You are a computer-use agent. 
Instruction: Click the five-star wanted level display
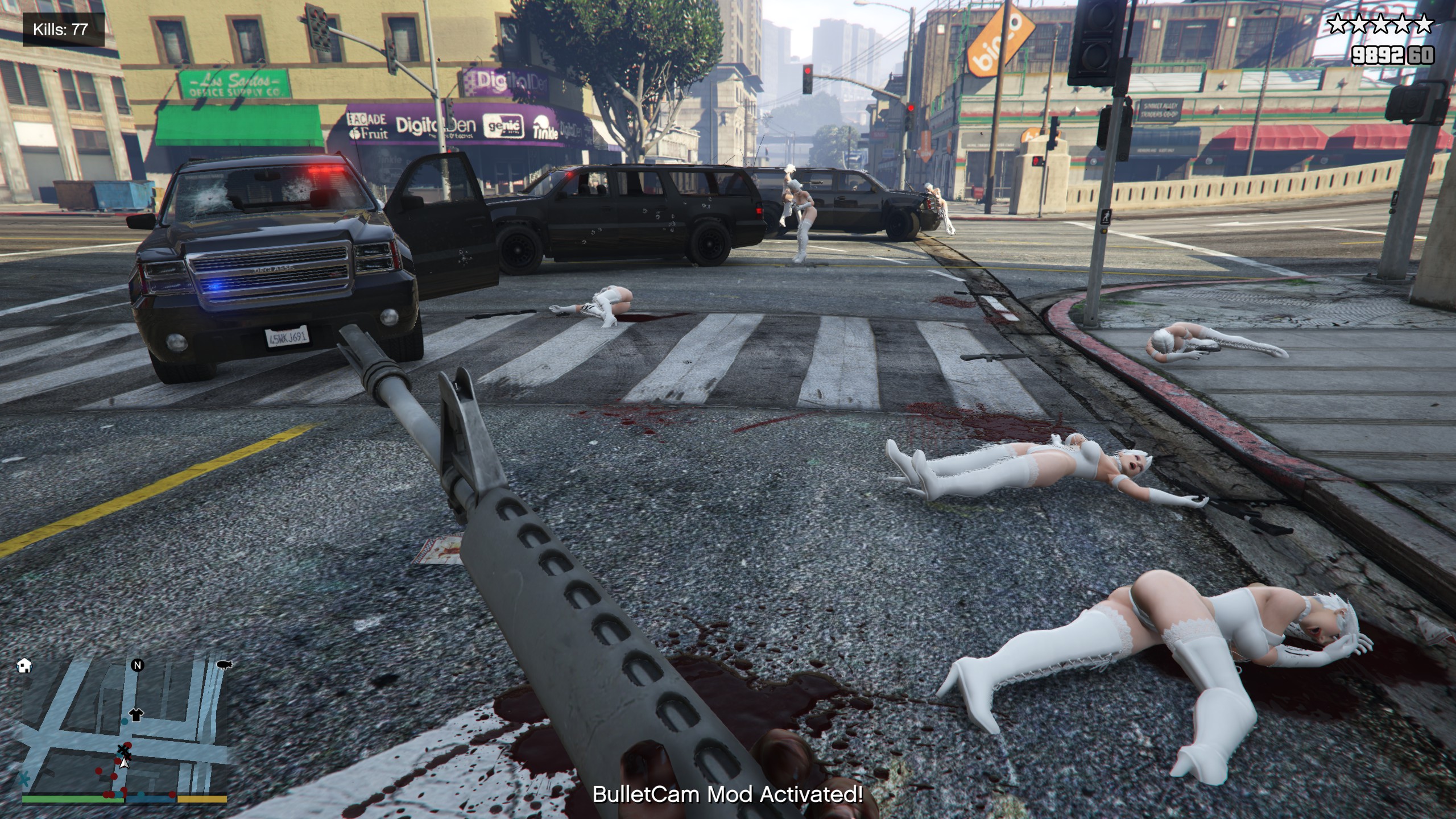pyautogui.click(x=1380, y=25)
